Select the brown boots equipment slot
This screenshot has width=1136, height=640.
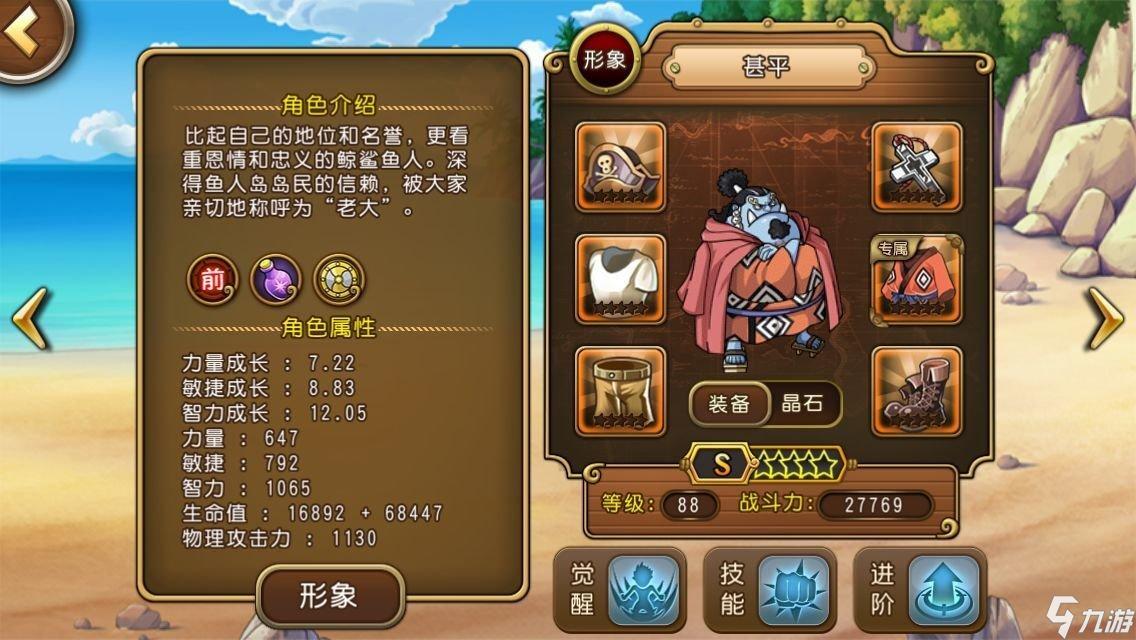(917, 391)
